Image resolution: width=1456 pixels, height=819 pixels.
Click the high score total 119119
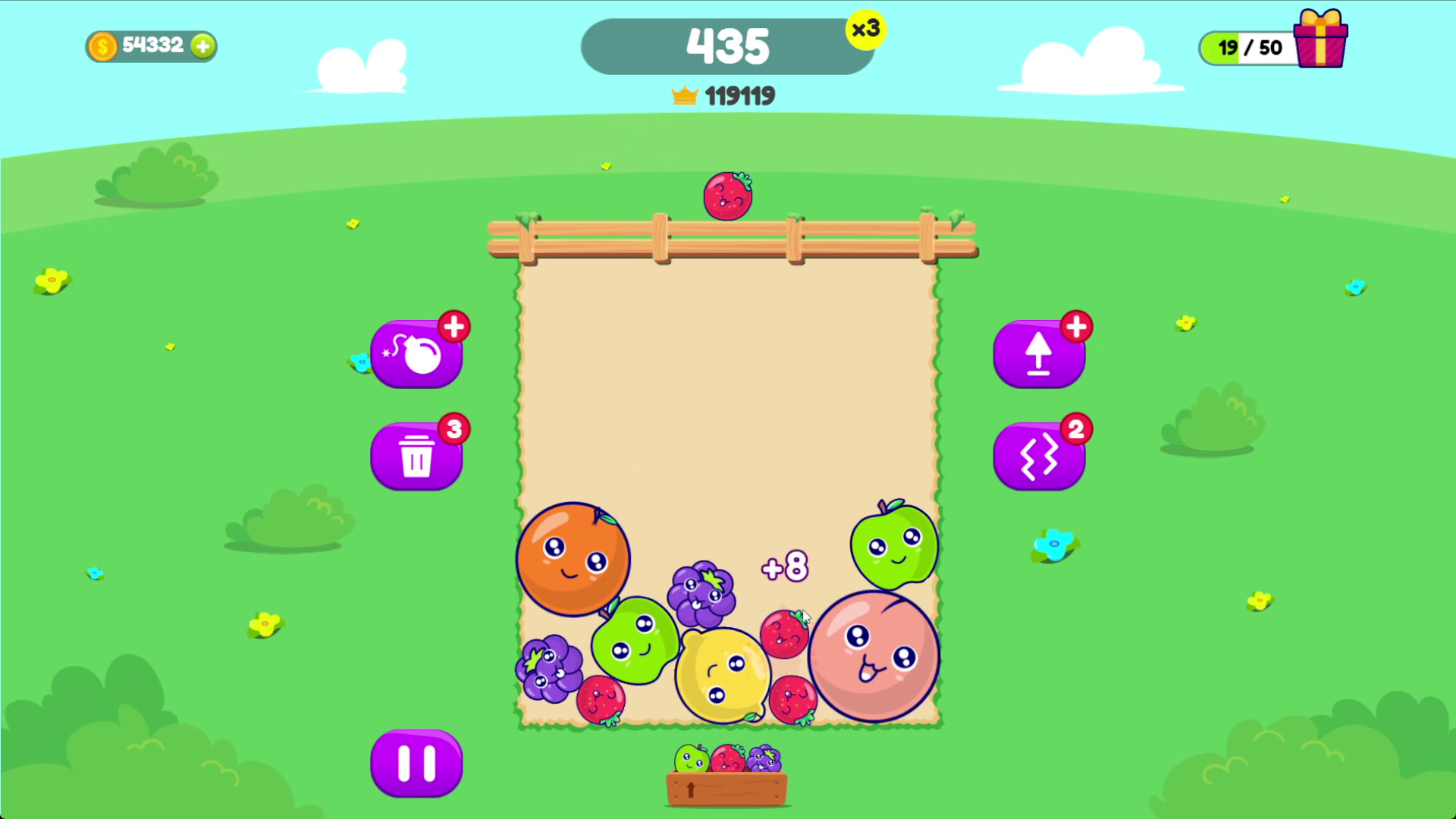tap(739, 94)
